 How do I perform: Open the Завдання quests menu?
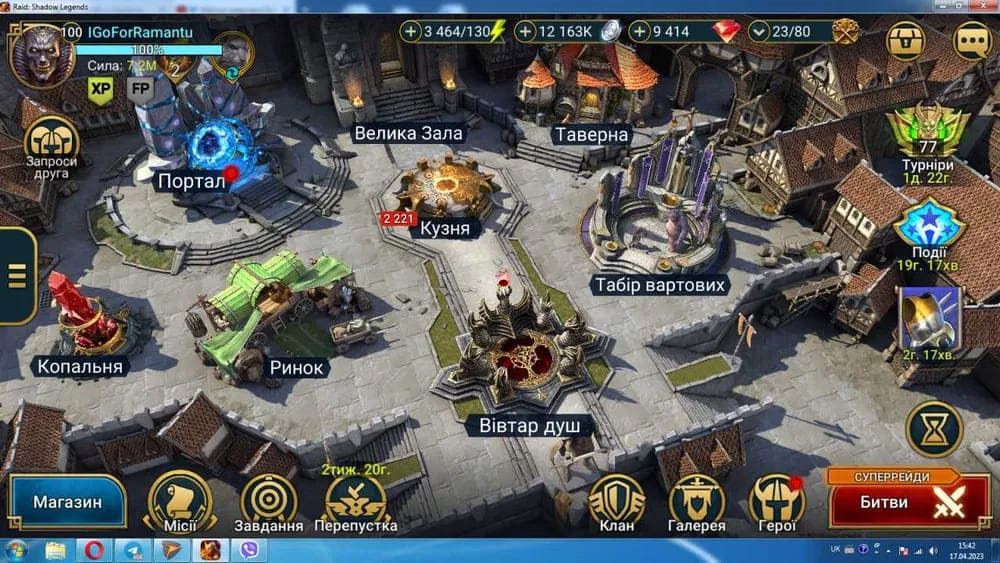[x=268, y=498]
